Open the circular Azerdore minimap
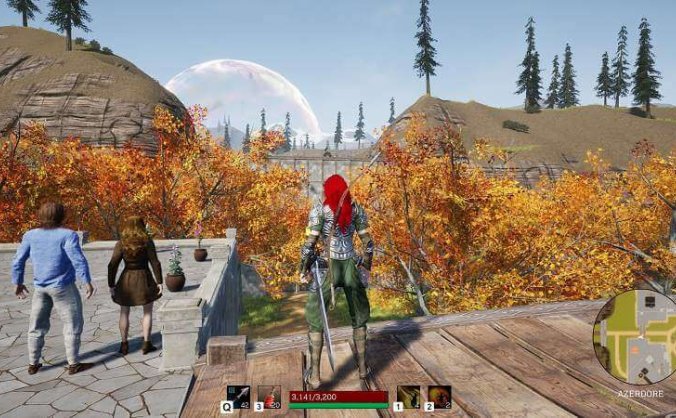The image size is (676, 418). point(636,338)
